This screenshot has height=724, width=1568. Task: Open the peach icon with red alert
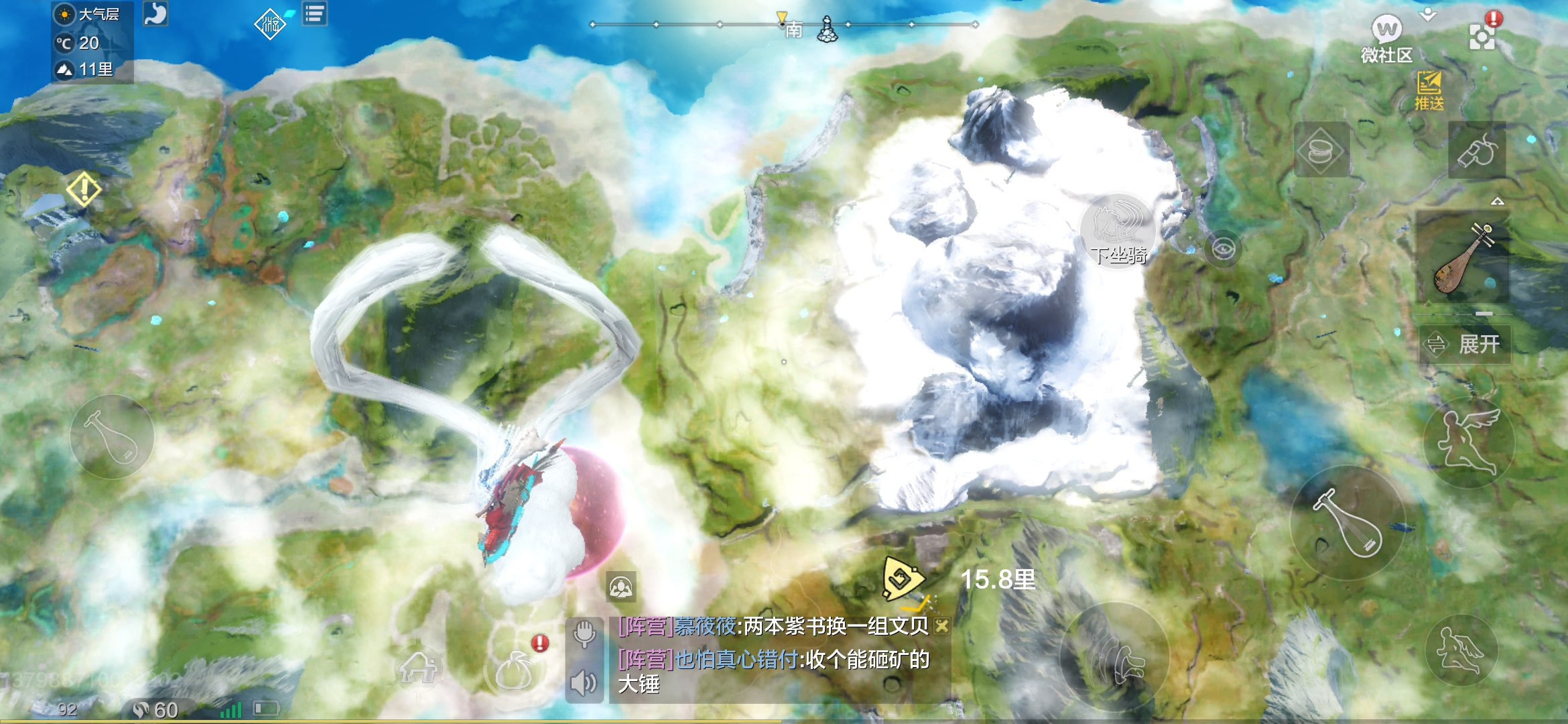515,668
